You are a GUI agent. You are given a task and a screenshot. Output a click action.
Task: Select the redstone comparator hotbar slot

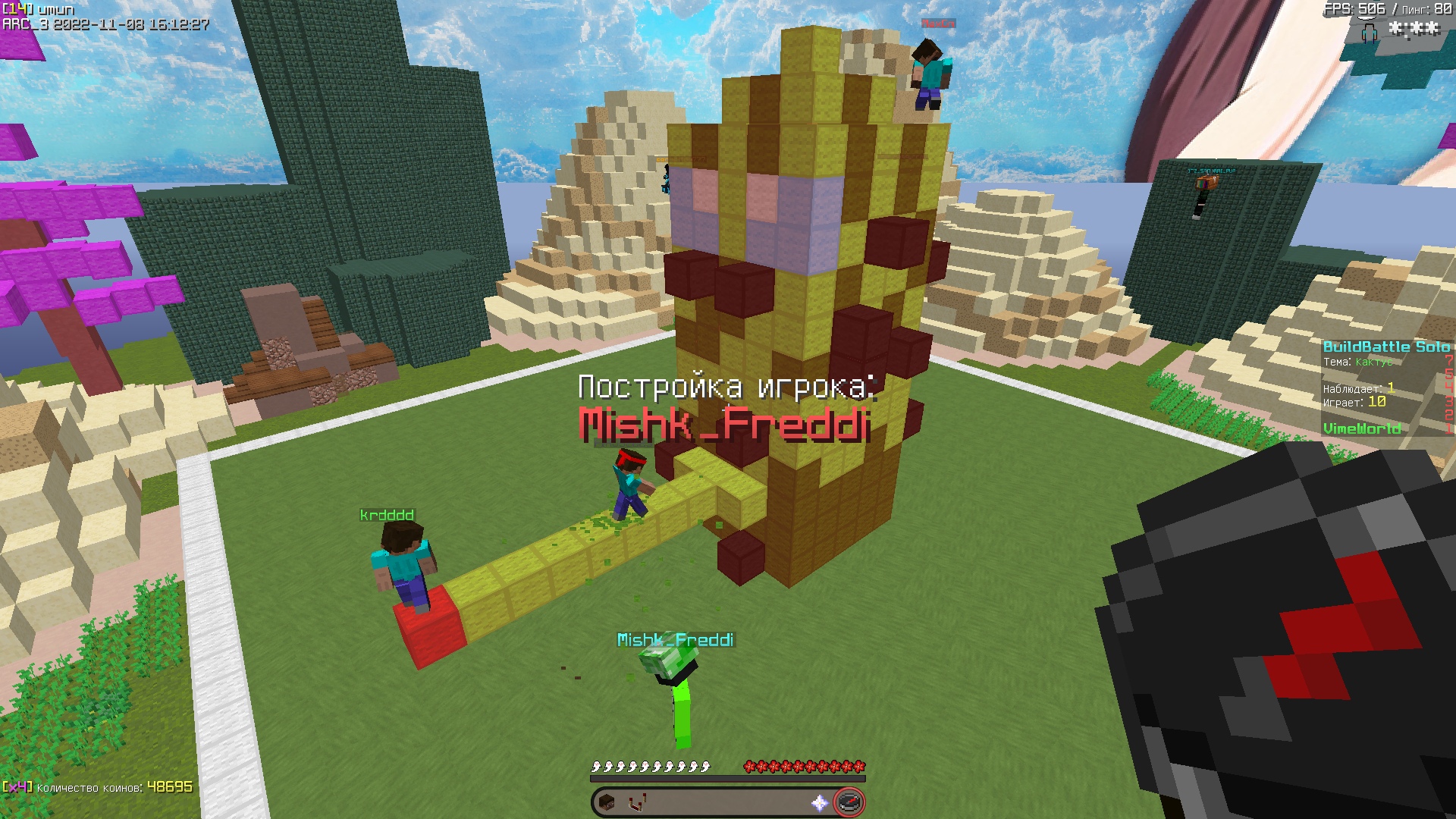637,802
